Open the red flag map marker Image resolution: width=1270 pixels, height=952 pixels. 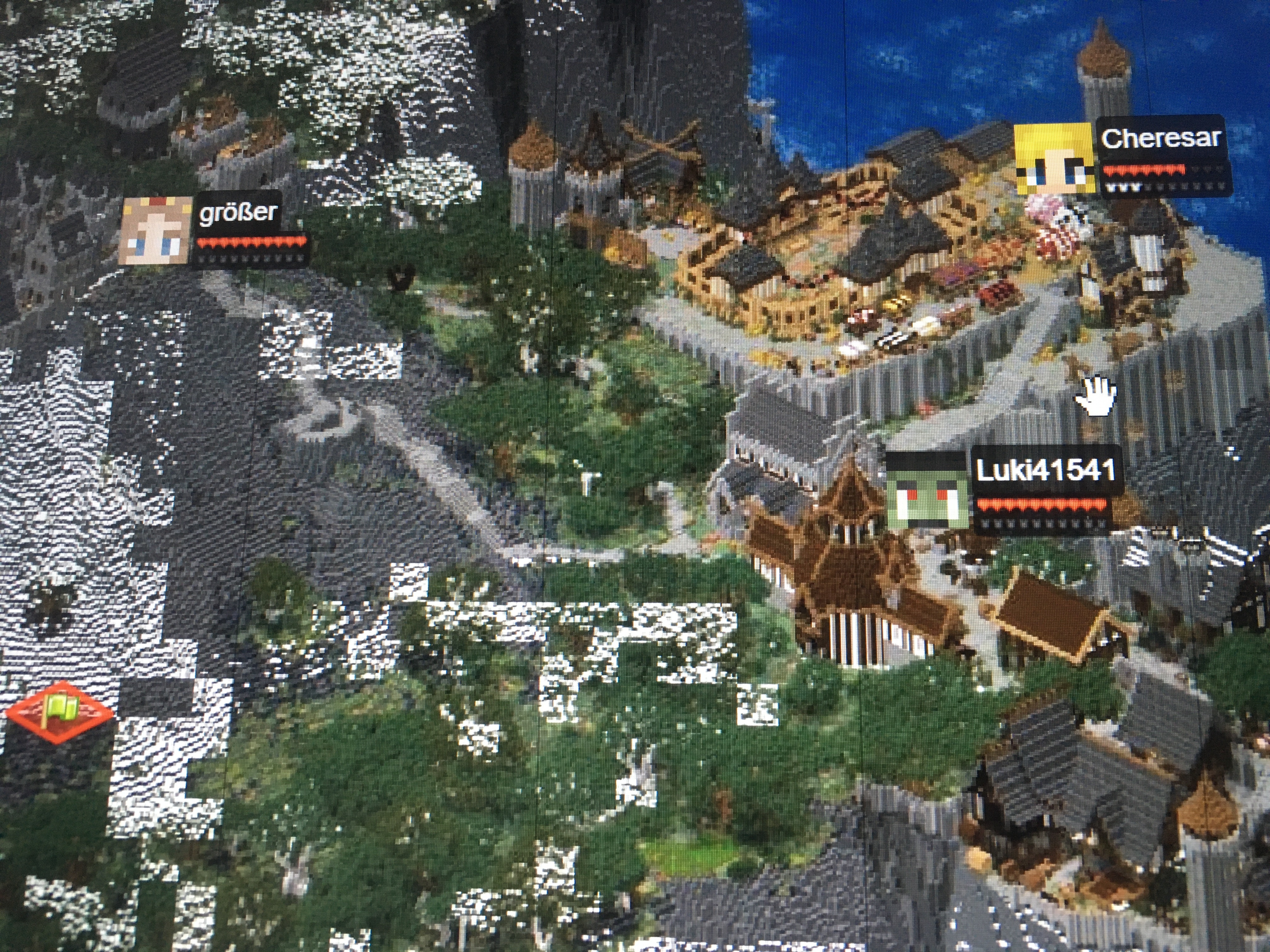60,711
